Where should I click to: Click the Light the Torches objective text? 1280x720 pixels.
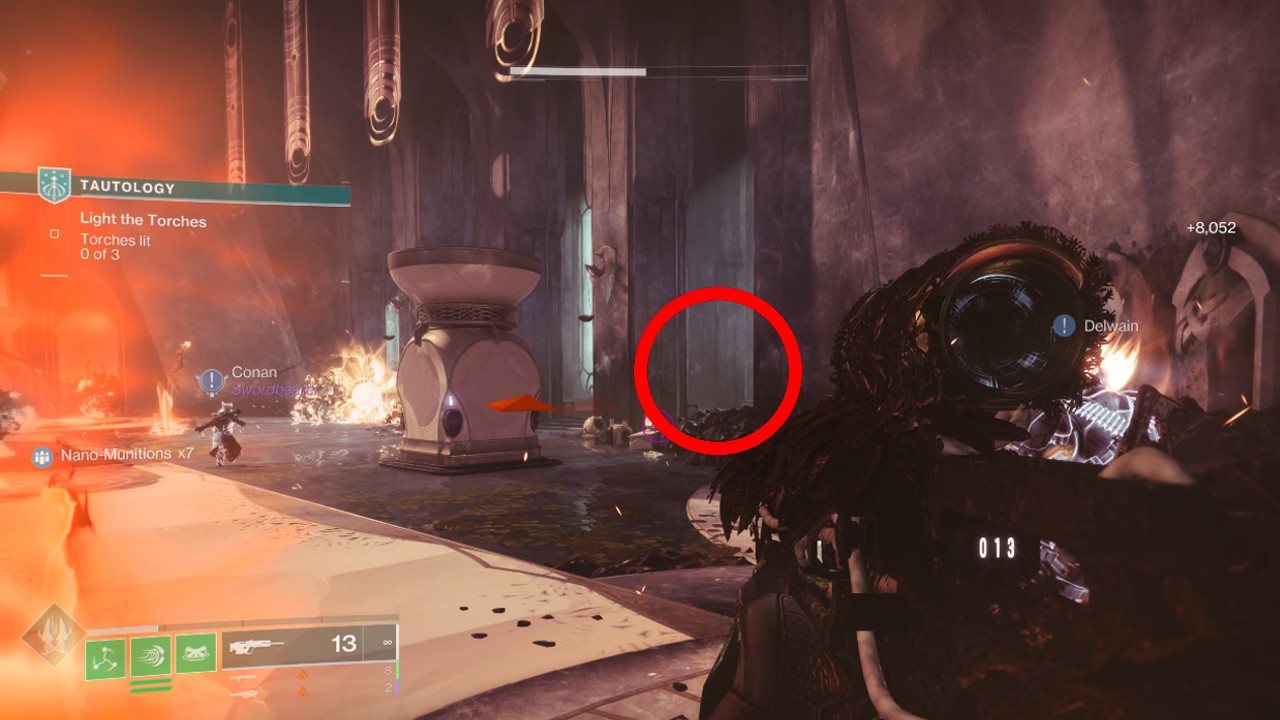coord(144,220)
